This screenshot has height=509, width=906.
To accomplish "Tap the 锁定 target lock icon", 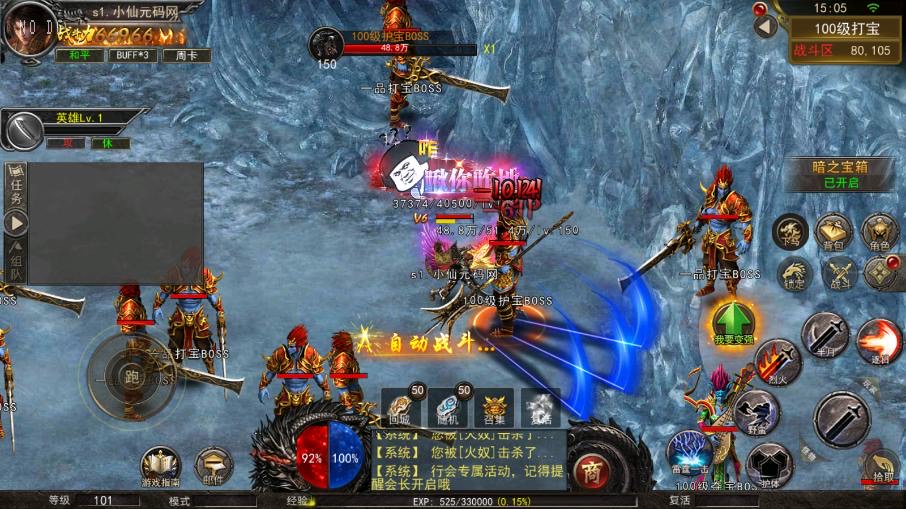I will pyautogui.click(x=795, y=274).
